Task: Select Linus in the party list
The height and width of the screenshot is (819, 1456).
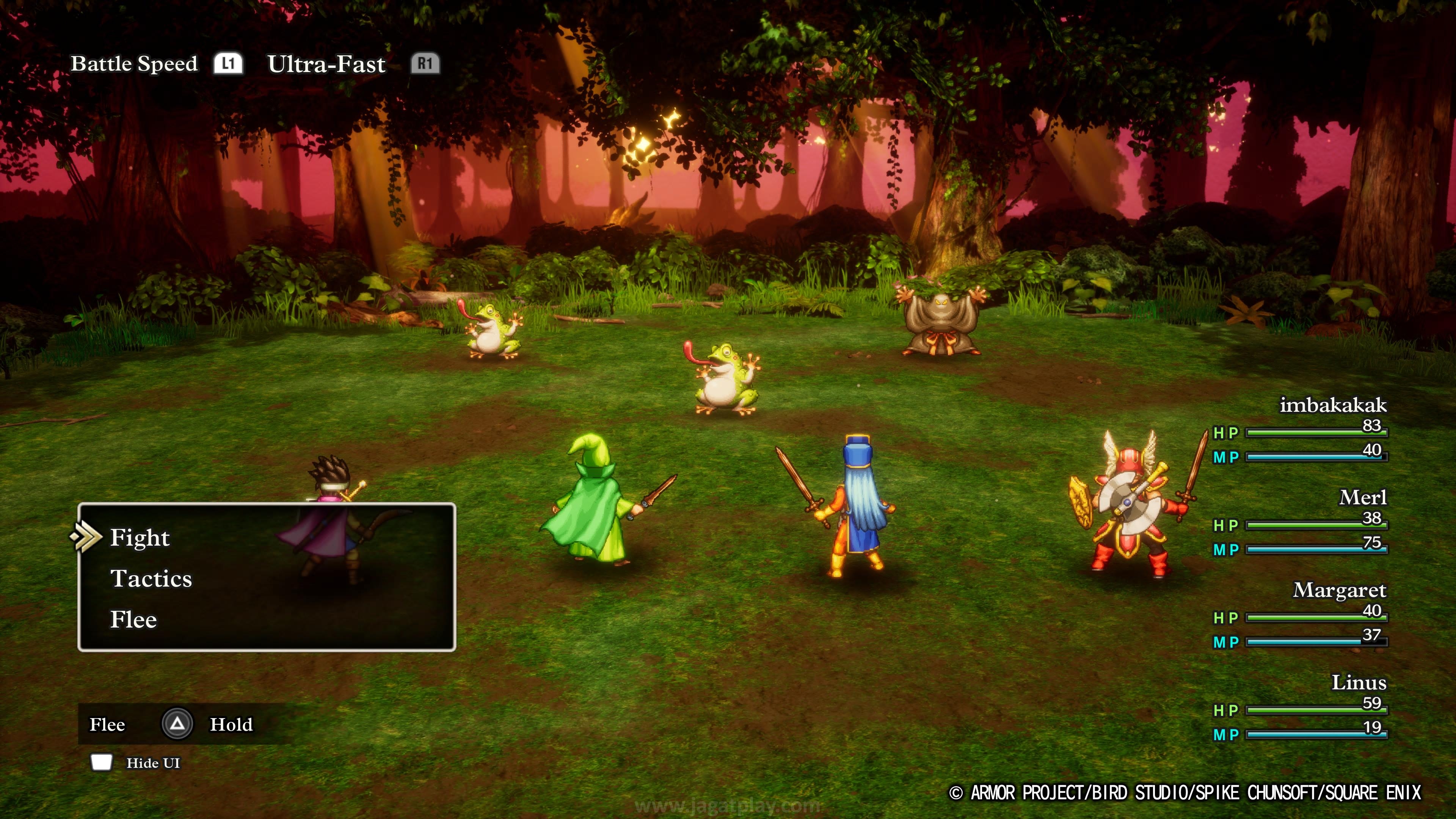Action: (x=1358, y=683)
